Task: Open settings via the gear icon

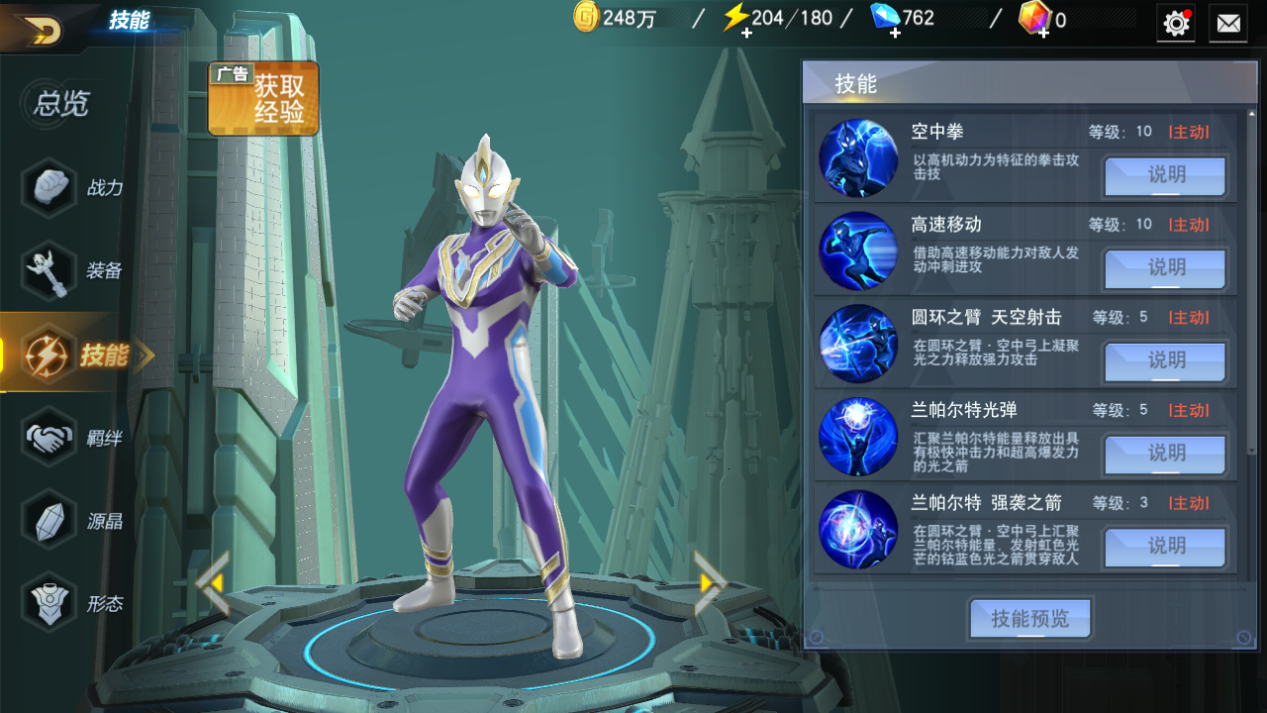Action: tap(1176, 23)
